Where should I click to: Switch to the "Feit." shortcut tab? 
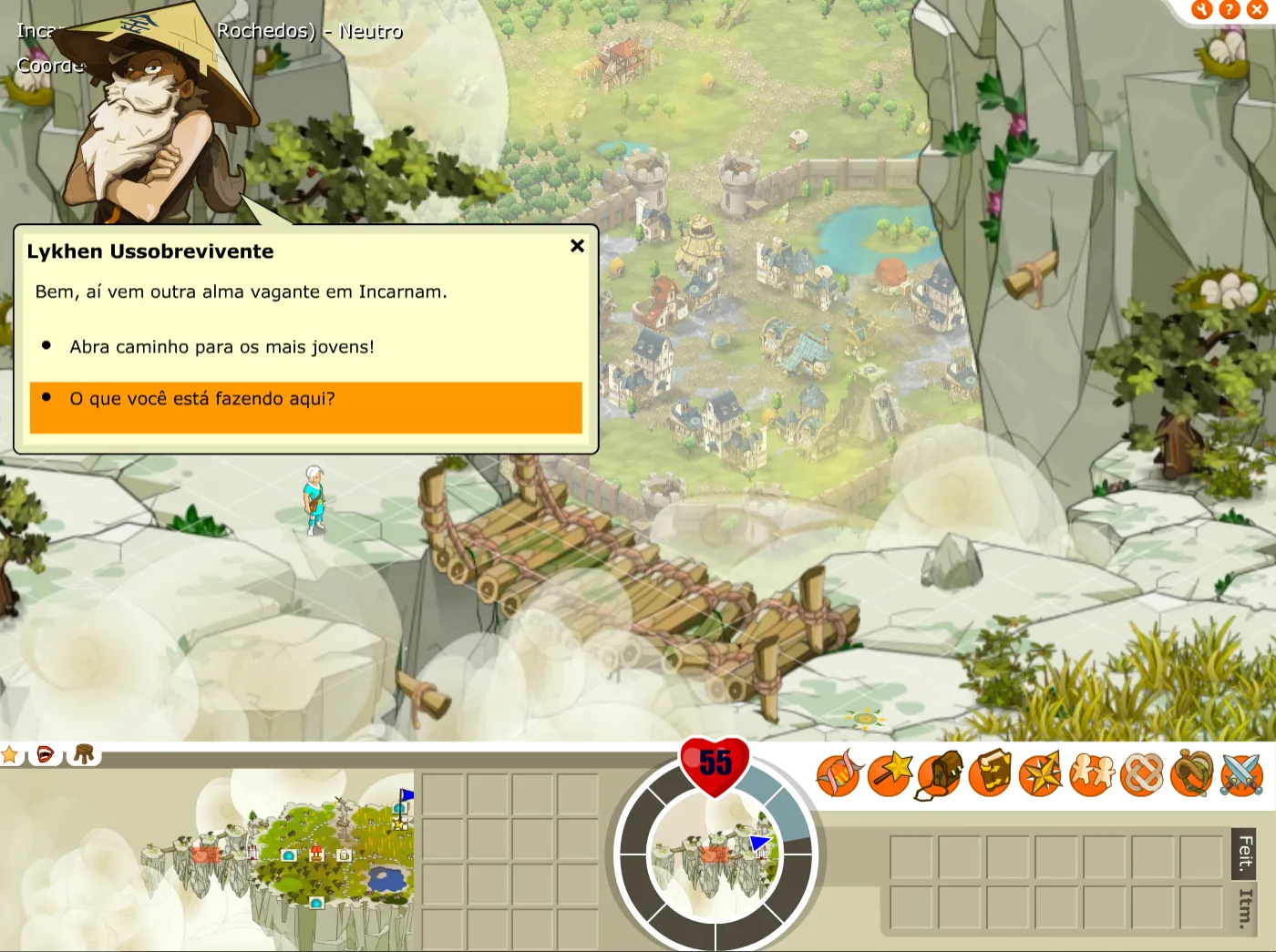1245,854
